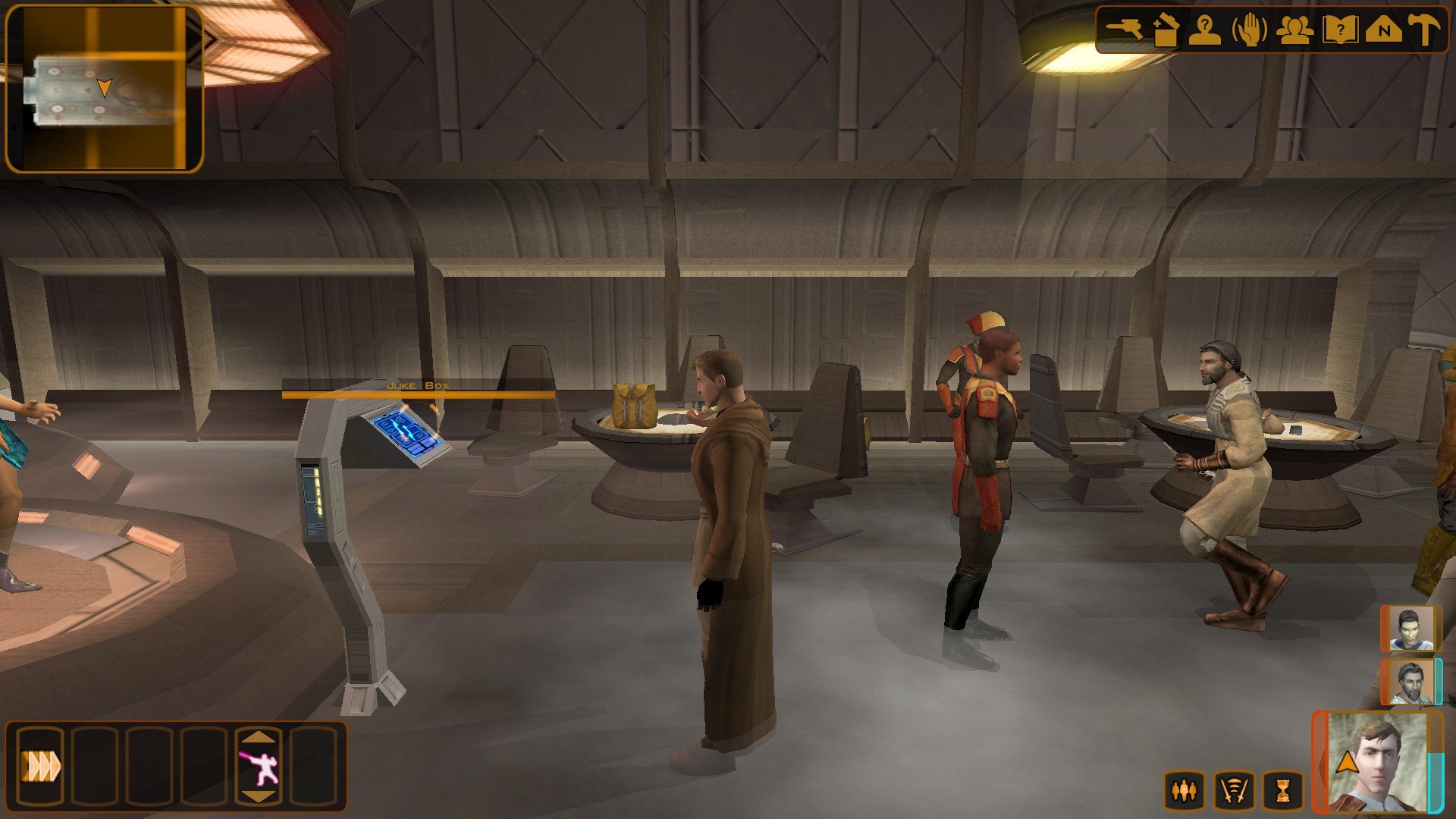Switch to the dark-haired companion portrait
This screenshot has height=819, width=1456.
click(x=1410, y=629)
